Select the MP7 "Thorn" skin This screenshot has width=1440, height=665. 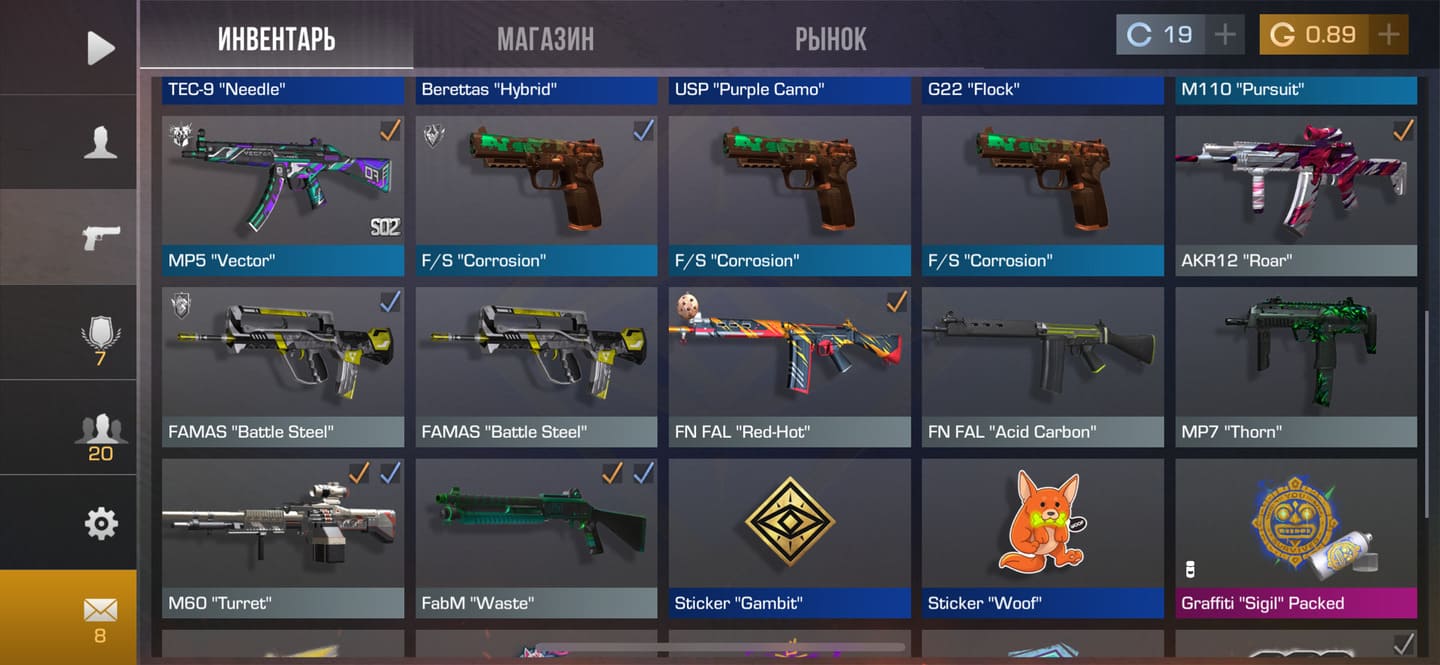point(1296,366)
